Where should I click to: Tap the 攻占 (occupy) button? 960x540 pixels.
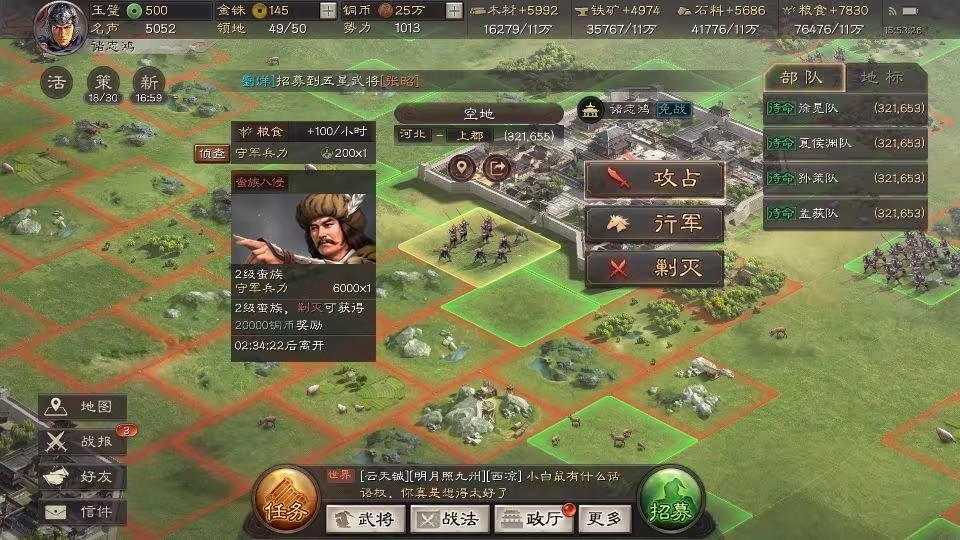tap(654, 180)
